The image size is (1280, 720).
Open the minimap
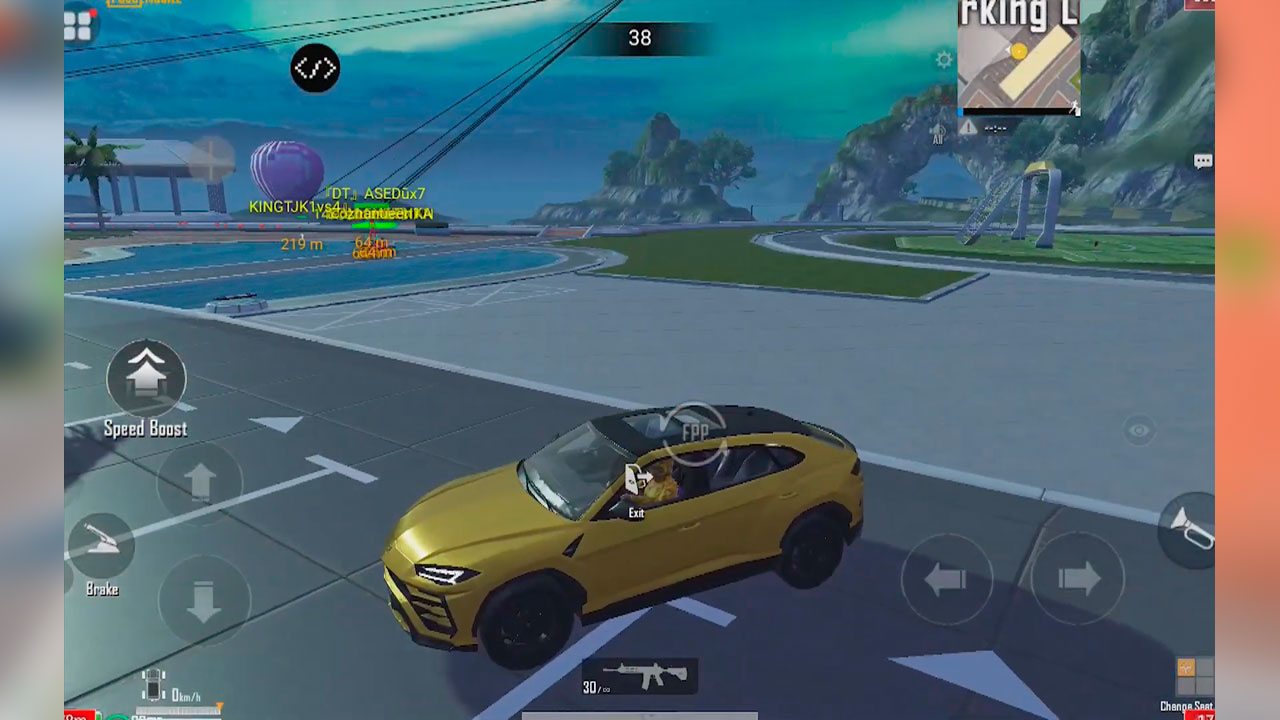click(1018, 55)
